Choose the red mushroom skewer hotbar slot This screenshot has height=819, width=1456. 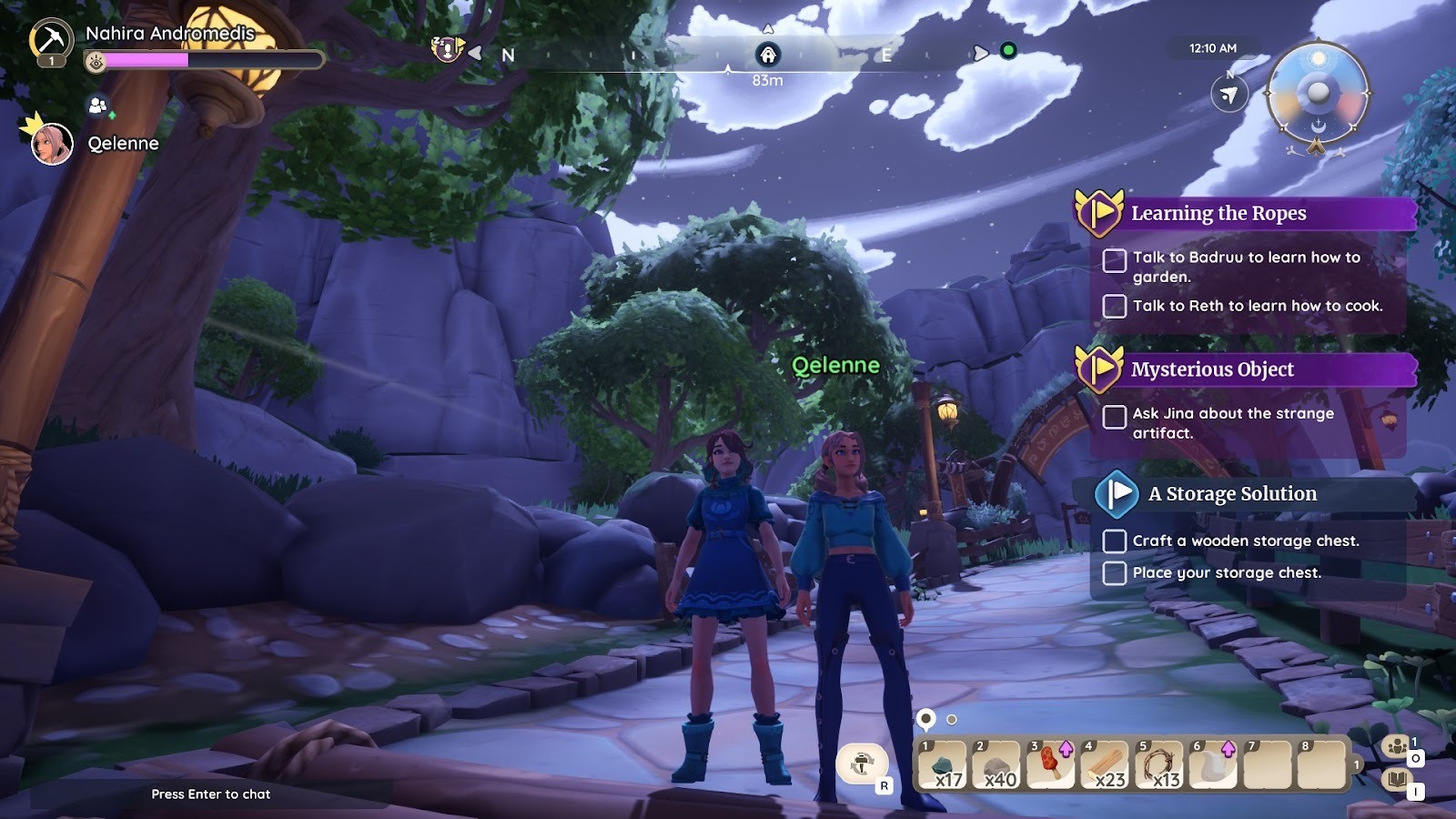(x=1050, y=764)
